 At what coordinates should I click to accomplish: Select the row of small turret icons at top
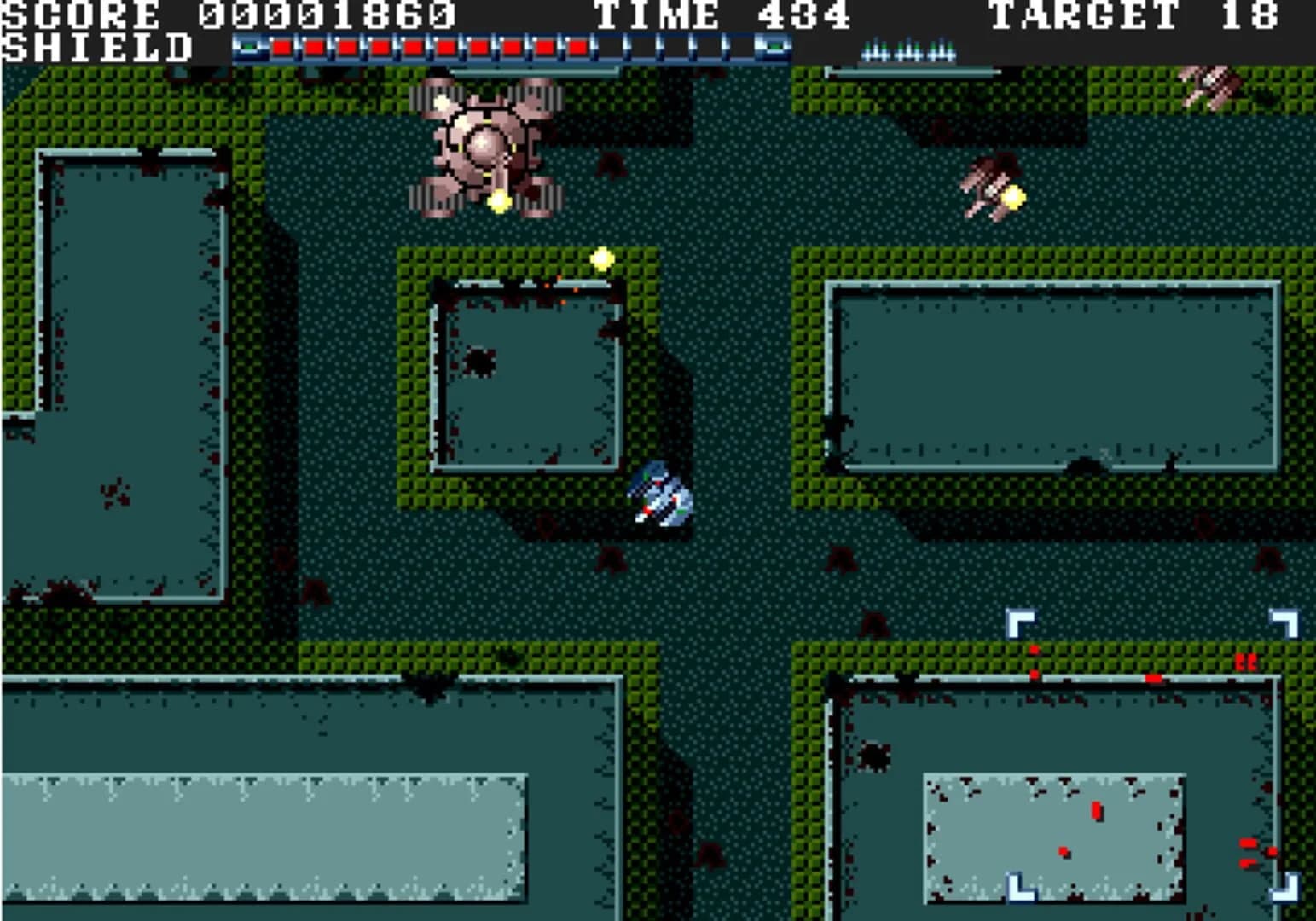tap(907, 51)
